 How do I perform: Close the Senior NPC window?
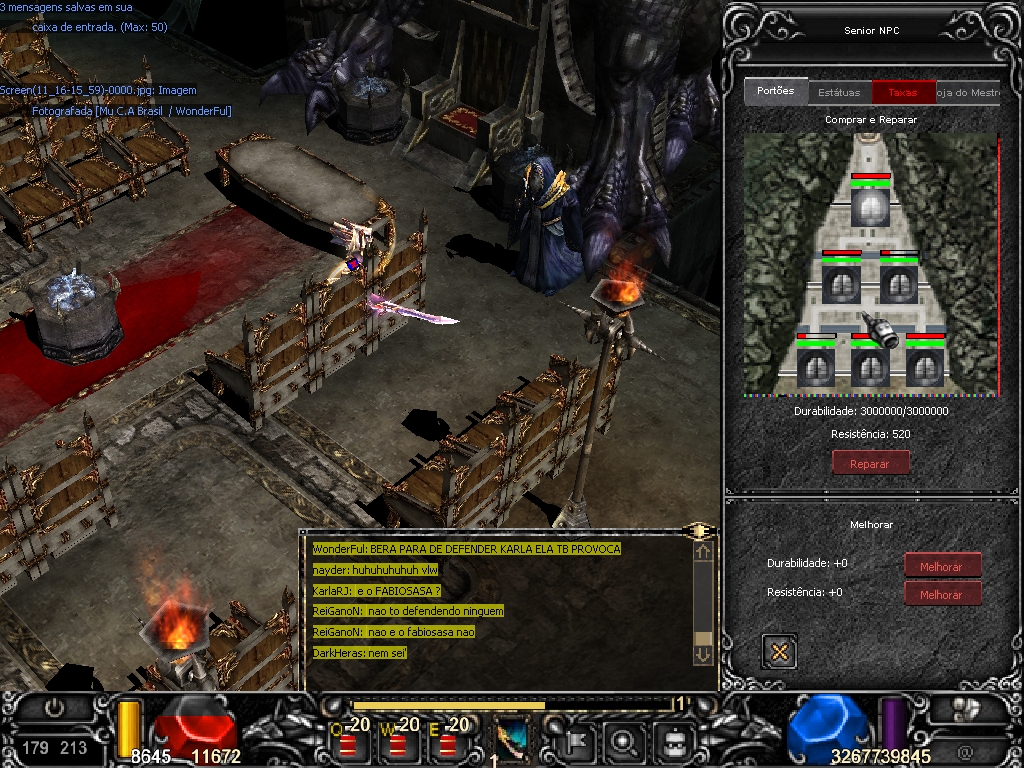779,651
